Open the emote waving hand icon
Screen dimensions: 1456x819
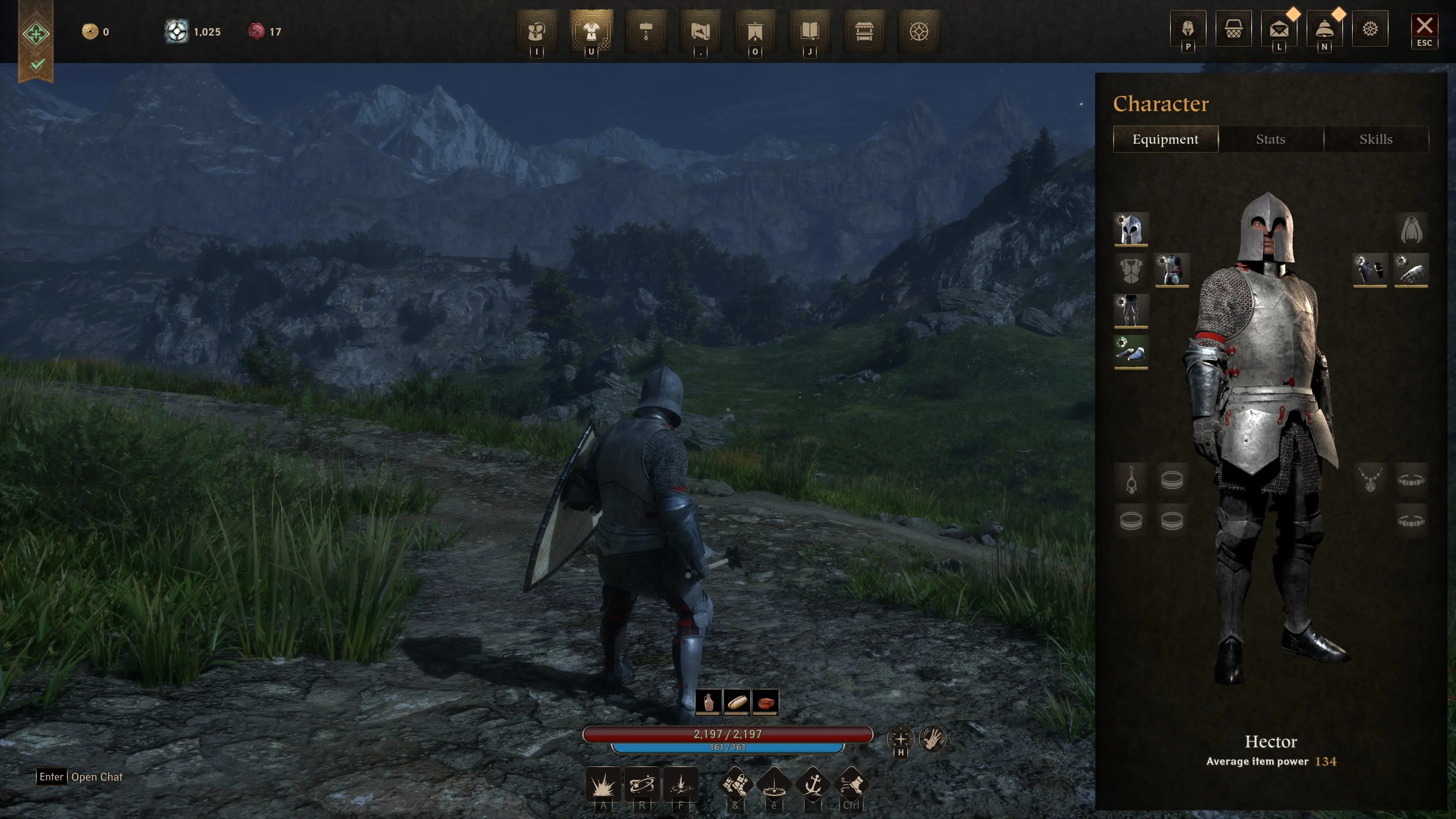click(x=932, y=738)
